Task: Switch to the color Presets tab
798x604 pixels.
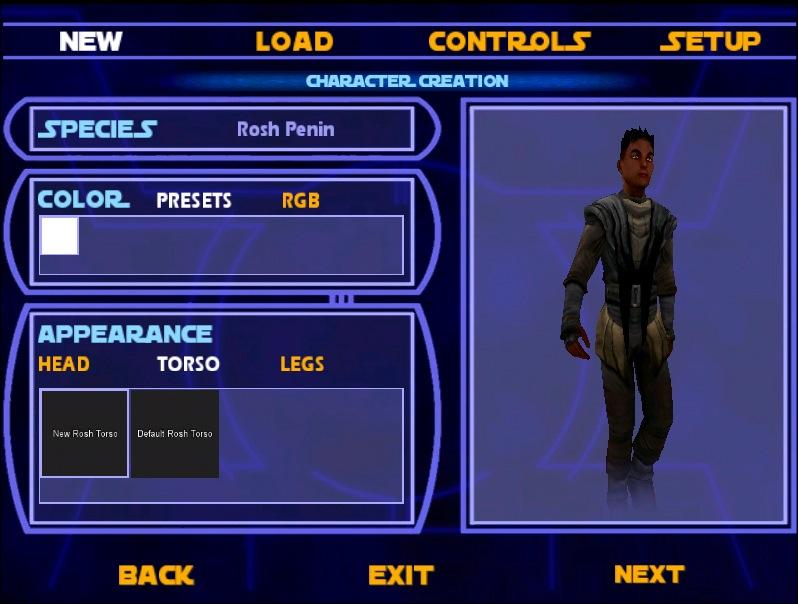Action: click(194, 200)
